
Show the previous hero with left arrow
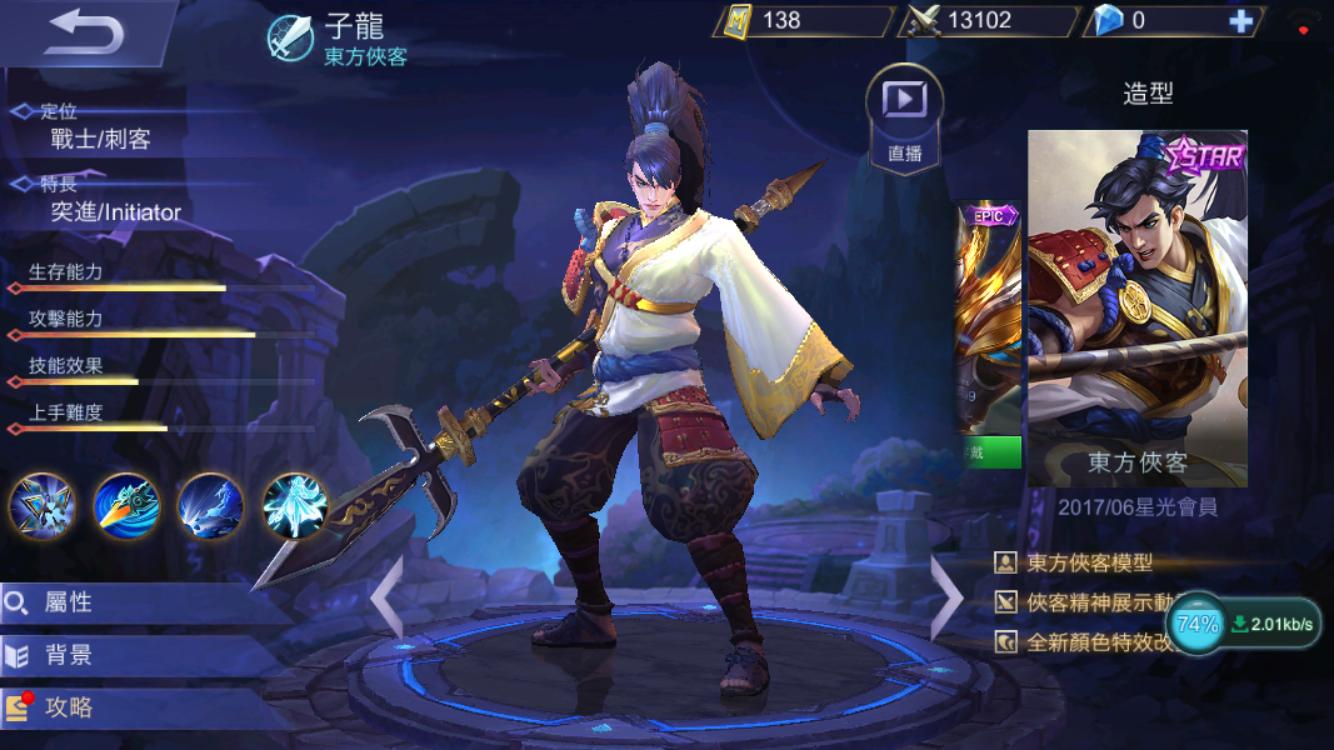click(388, 597)
